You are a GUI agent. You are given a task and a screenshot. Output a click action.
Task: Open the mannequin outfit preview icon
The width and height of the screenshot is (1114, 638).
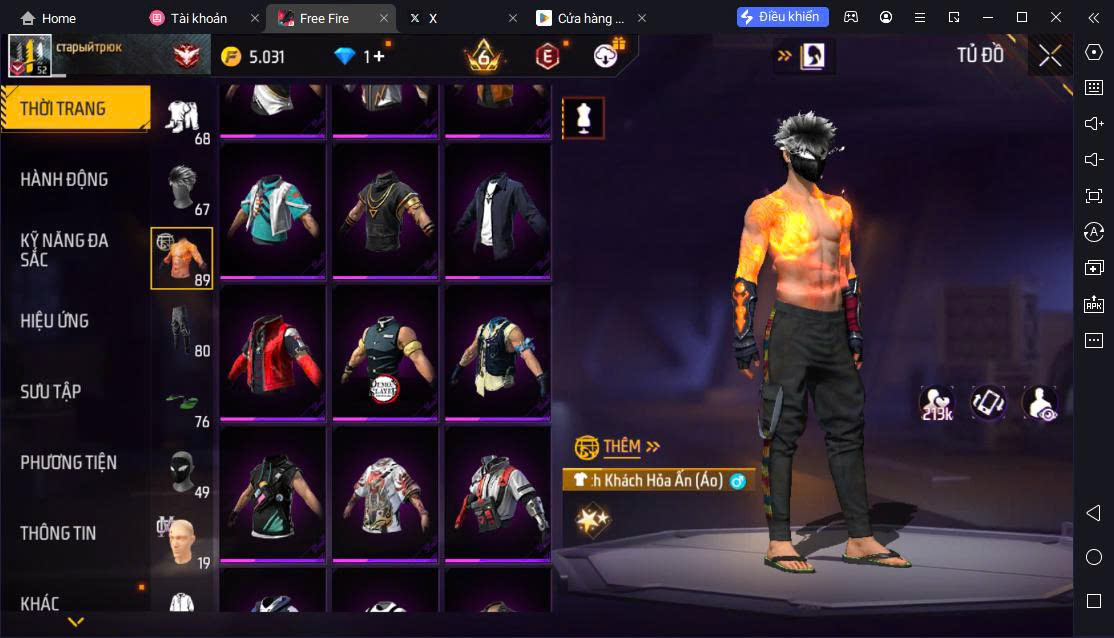pos(583,118)
